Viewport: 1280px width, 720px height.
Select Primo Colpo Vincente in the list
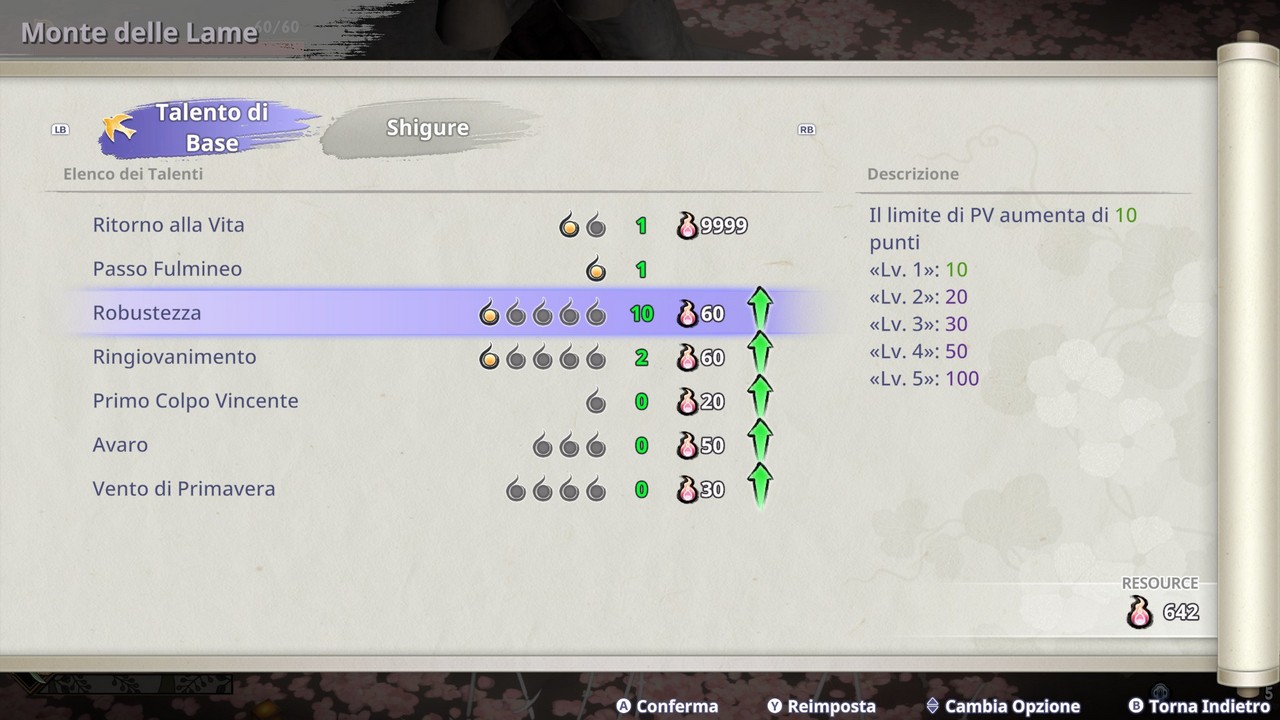click(195, 401)
